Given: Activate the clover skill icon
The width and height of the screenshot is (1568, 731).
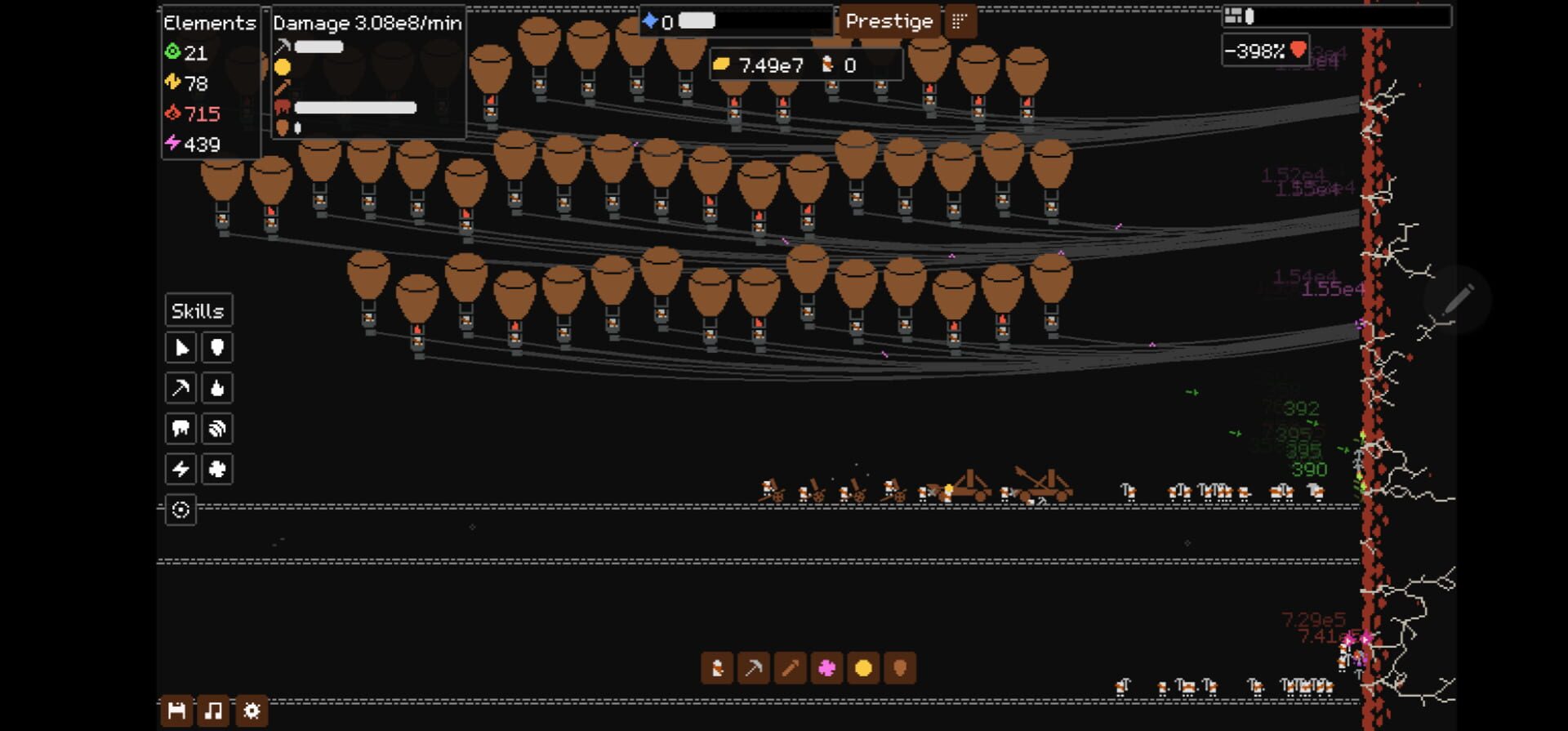Looking at the screenshot, I should [217, 469].
